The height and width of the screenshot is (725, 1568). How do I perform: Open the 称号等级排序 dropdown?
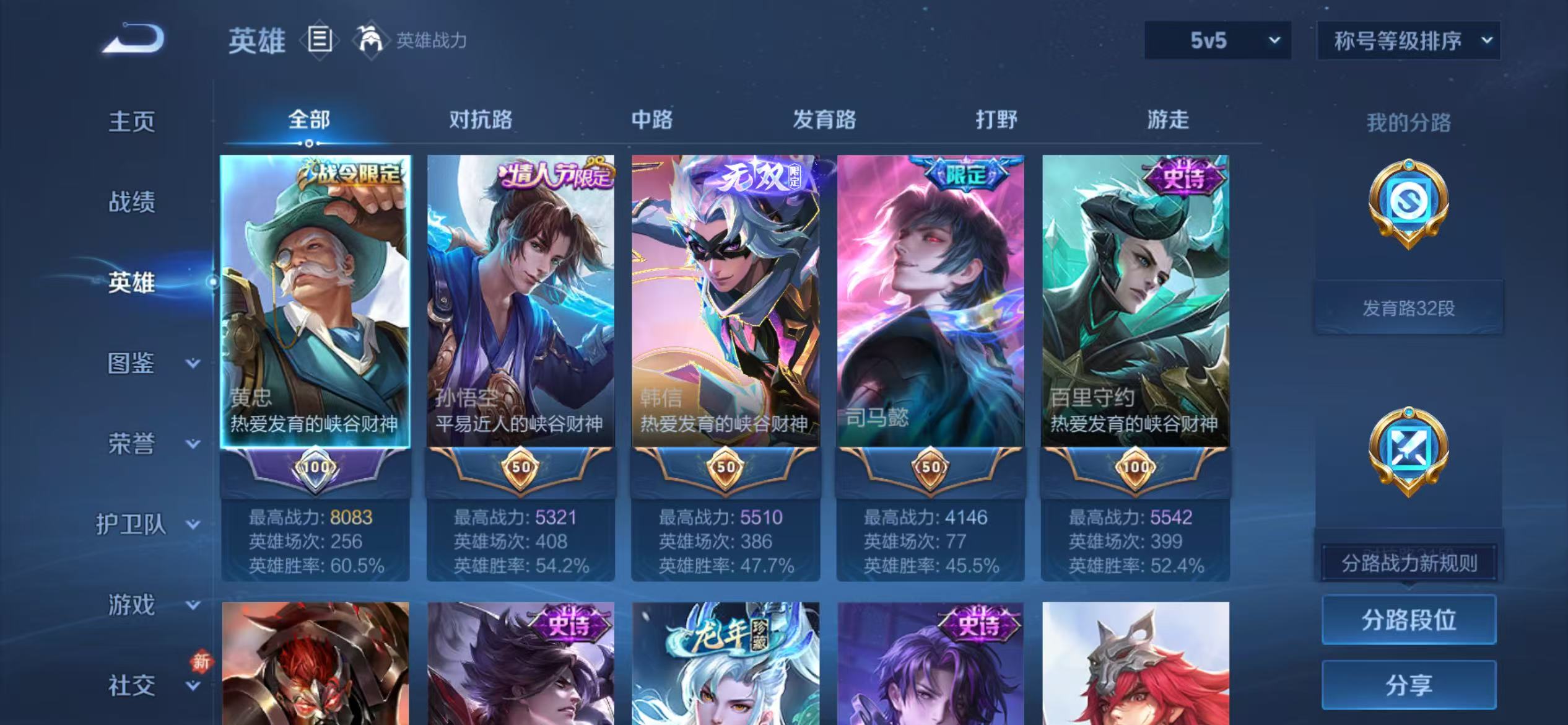coord(1408,40)
